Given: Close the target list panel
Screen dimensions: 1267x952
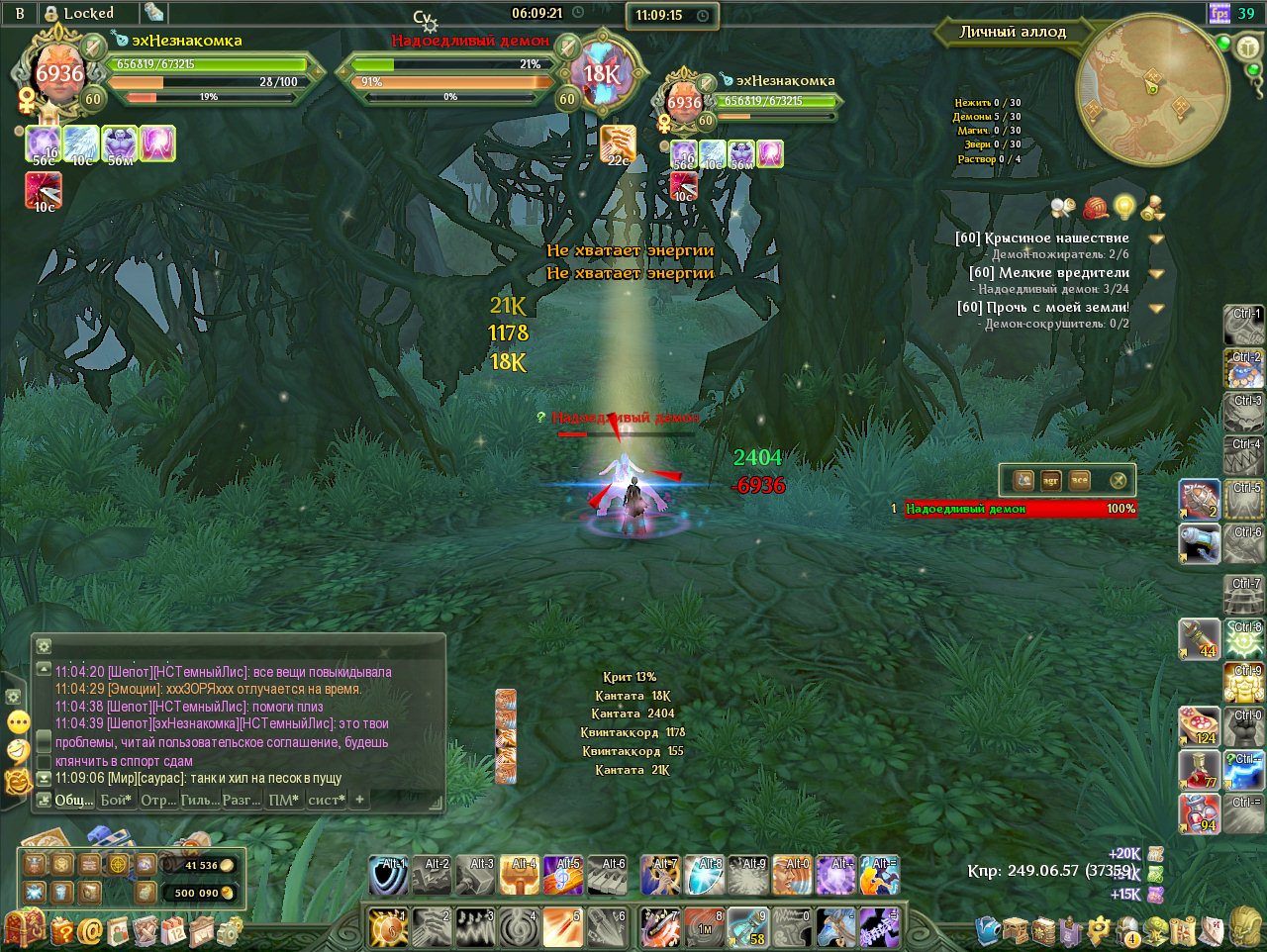Looking at the screenshot, I should [1118, 481].
